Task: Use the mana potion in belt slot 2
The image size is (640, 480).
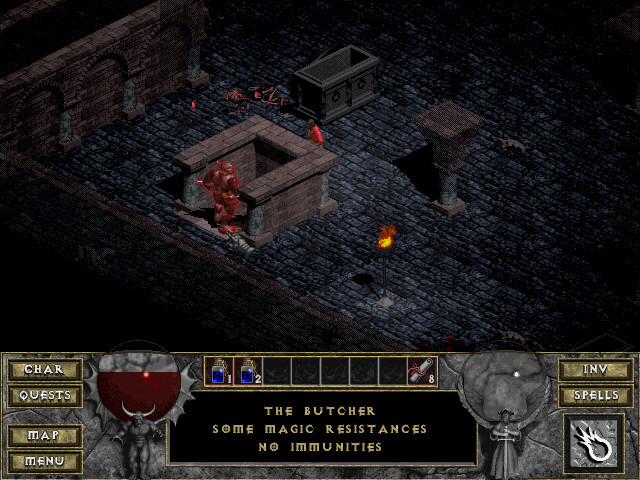Action: [247, 371]
